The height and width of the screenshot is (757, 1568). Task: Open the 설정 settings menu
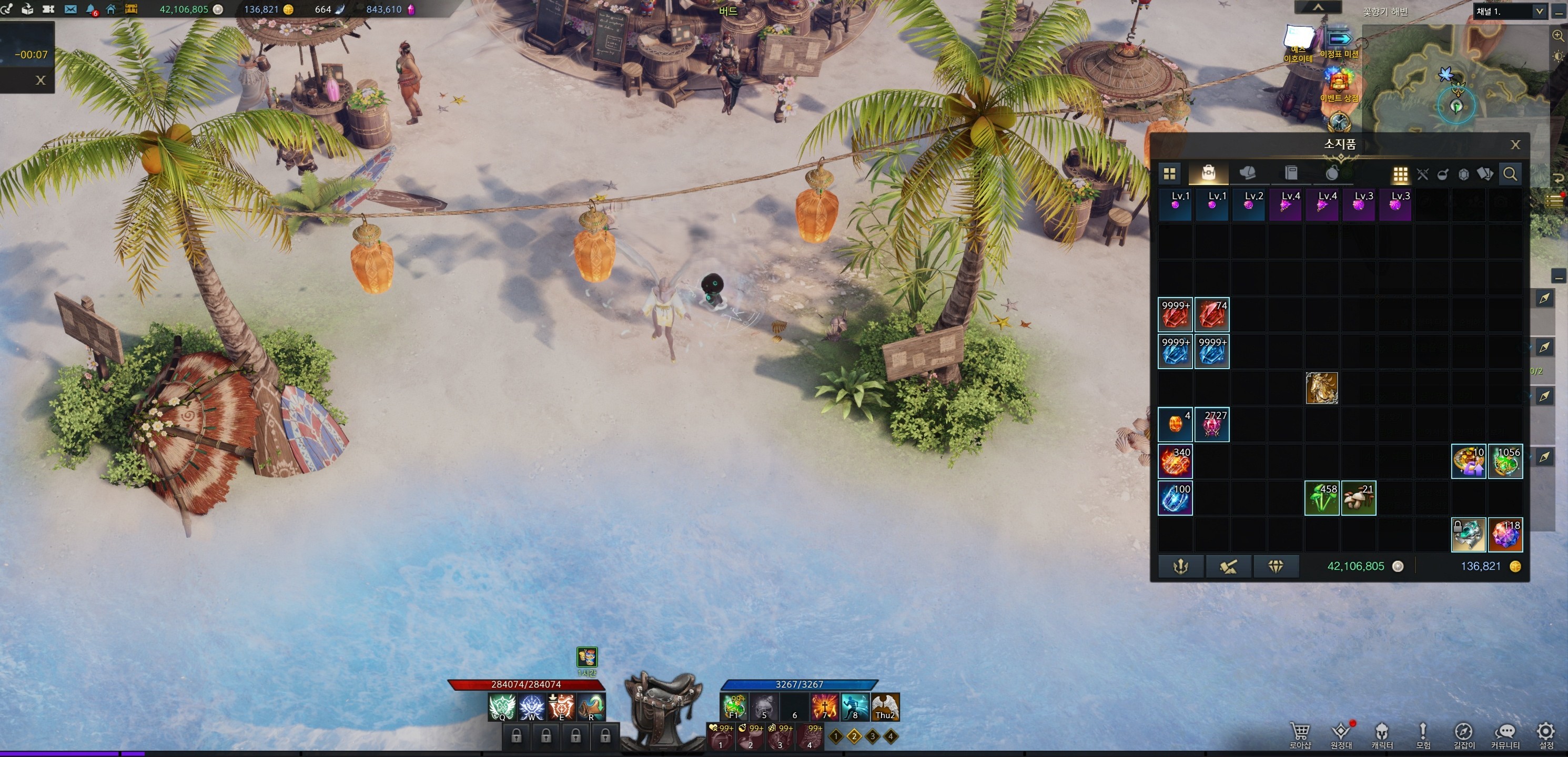[1545, 734]
